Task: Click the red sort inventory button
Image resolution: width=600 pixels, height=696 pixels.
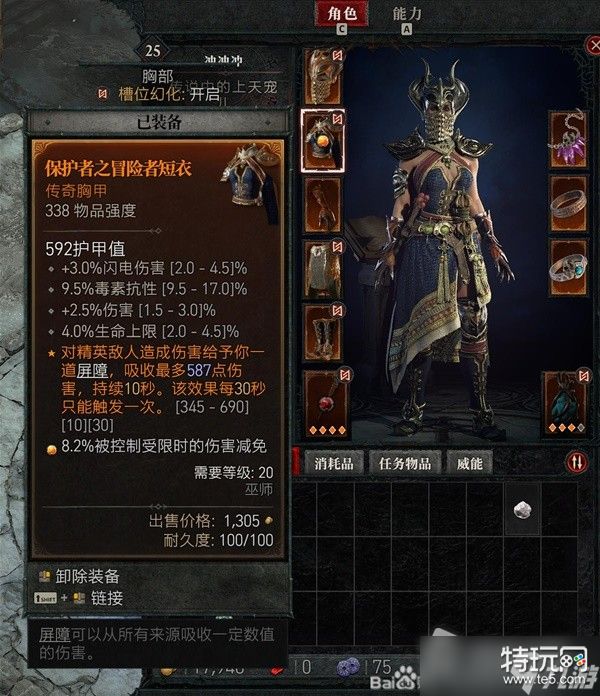Action: coord(578,462)
